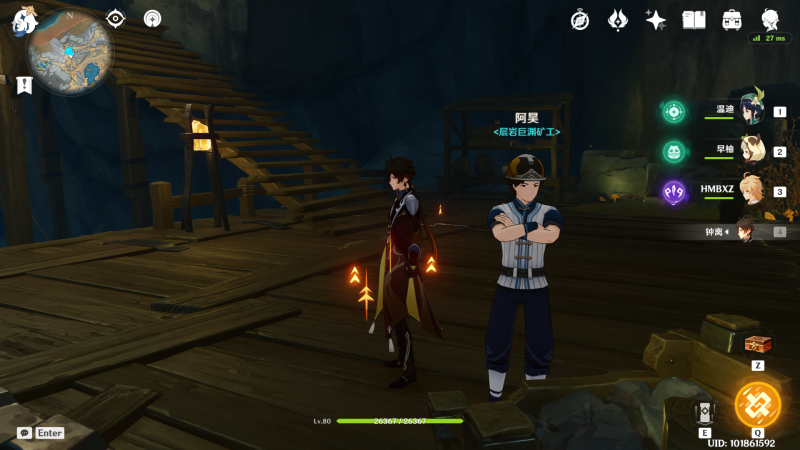Image resolution: width=800 pixels, height=450 pixels.
Task: Use the treasure chest gadget
Action: pos(758,343)
